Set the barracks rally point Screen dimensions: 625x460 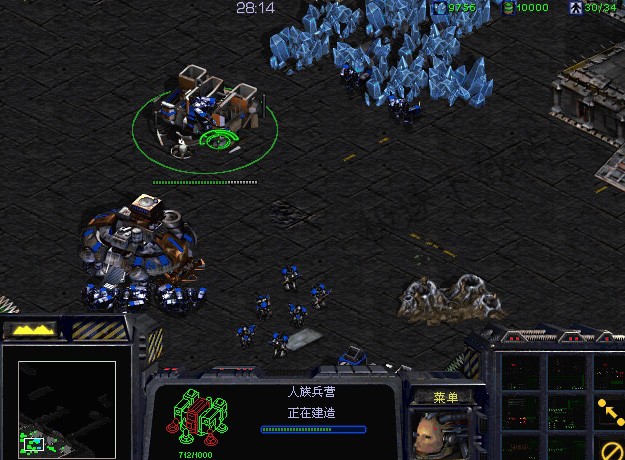(609, 408)
